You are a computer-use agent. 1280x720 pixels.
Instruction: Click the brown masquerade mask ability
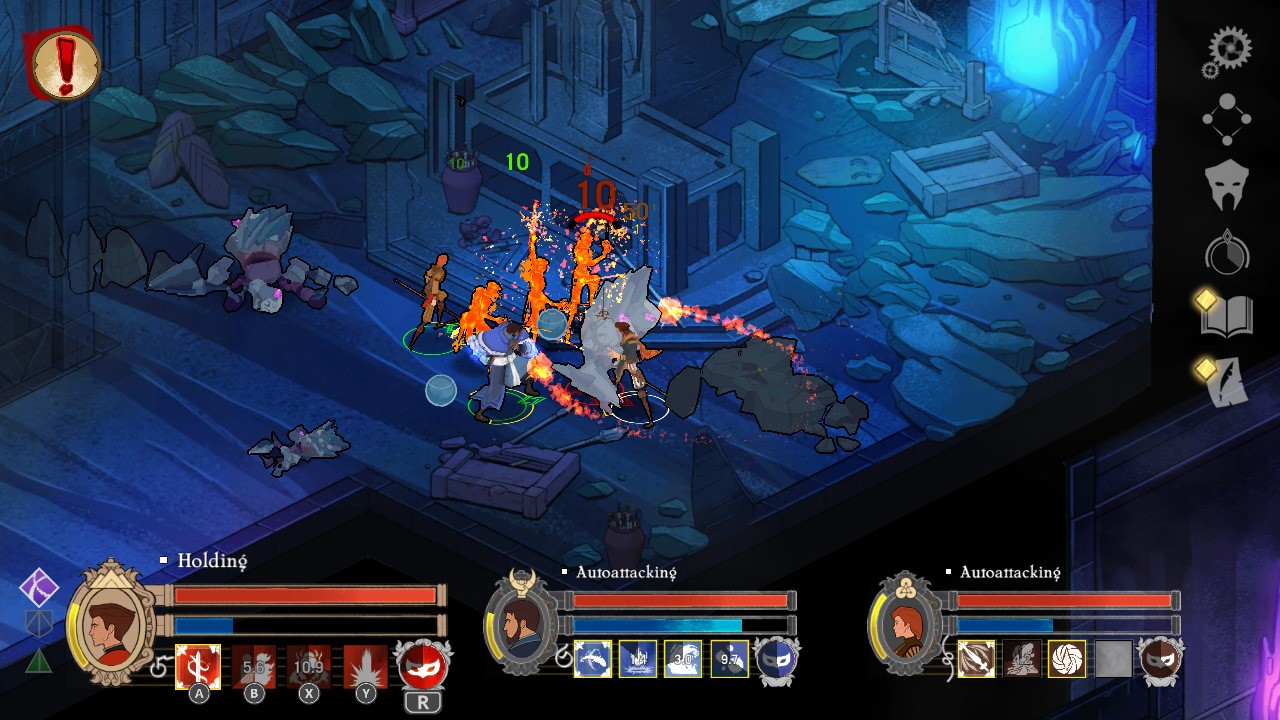coord(1160,660)
